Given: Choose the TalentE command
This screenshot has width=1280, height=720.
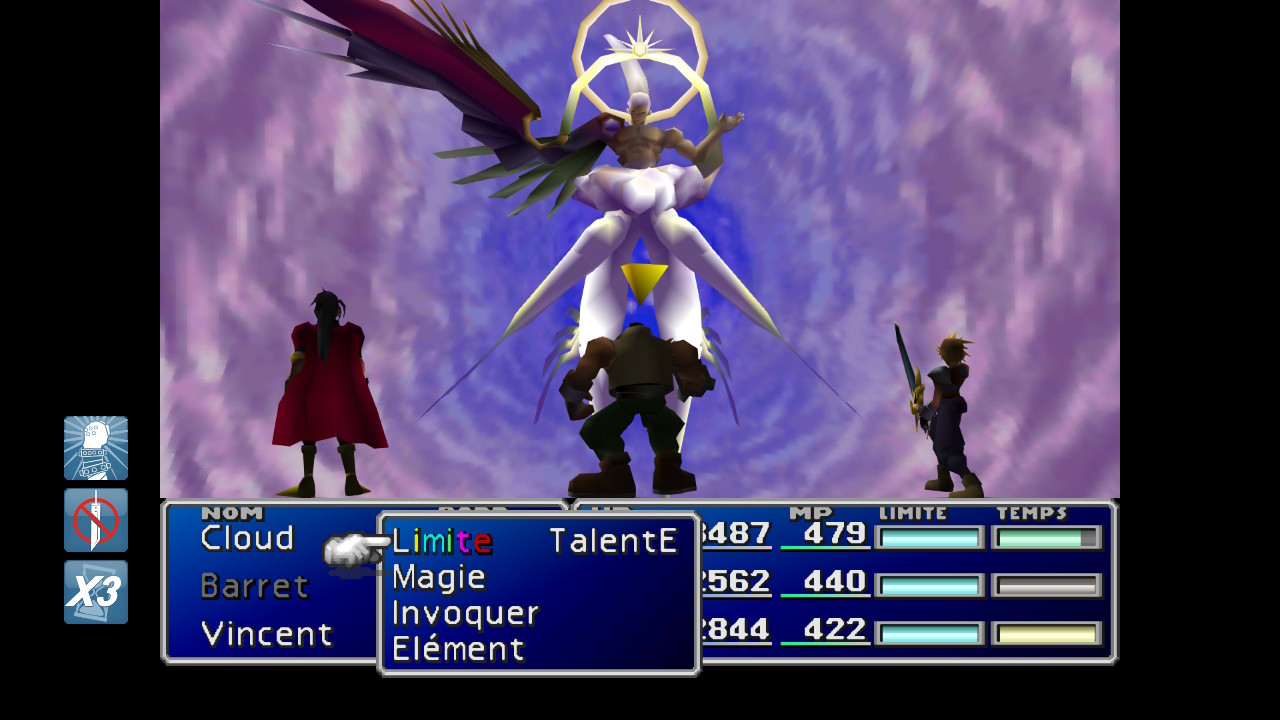Looking at the screenshot, I should pyautogui.click(x=613, y=541).
